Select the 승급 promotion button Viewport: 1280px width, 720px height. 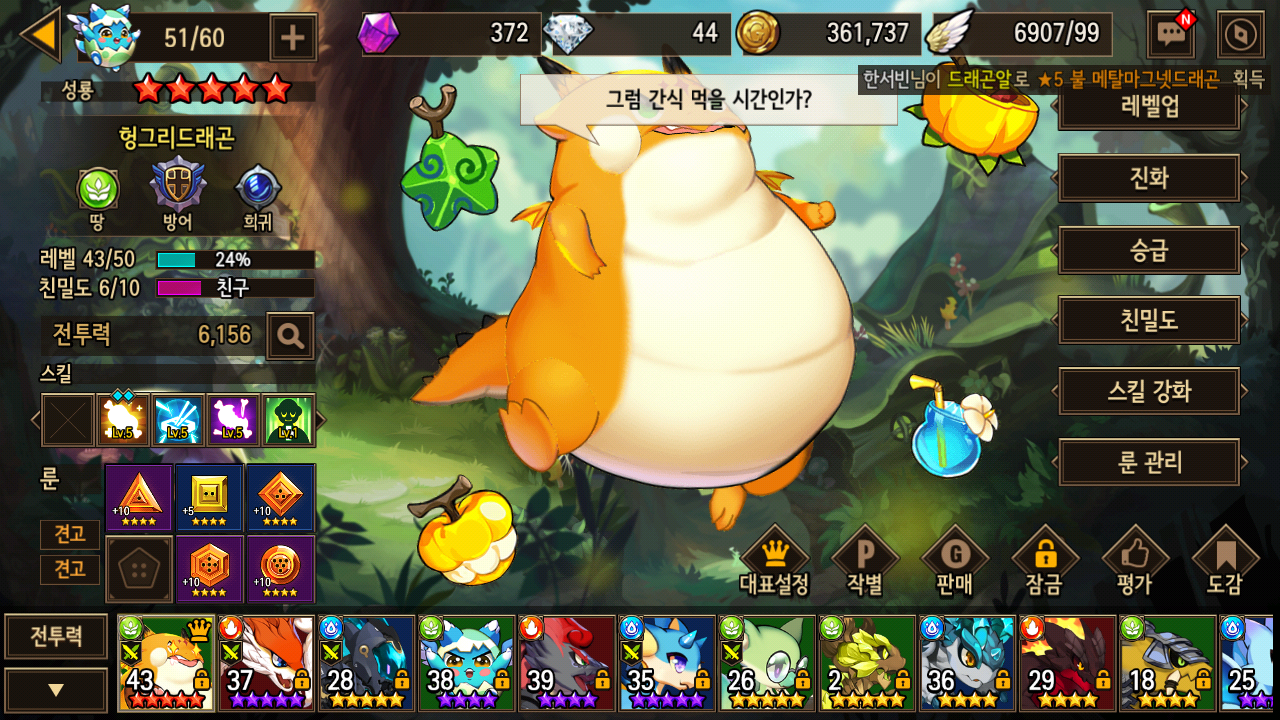pyautogui.click(x=1149, y=250)
